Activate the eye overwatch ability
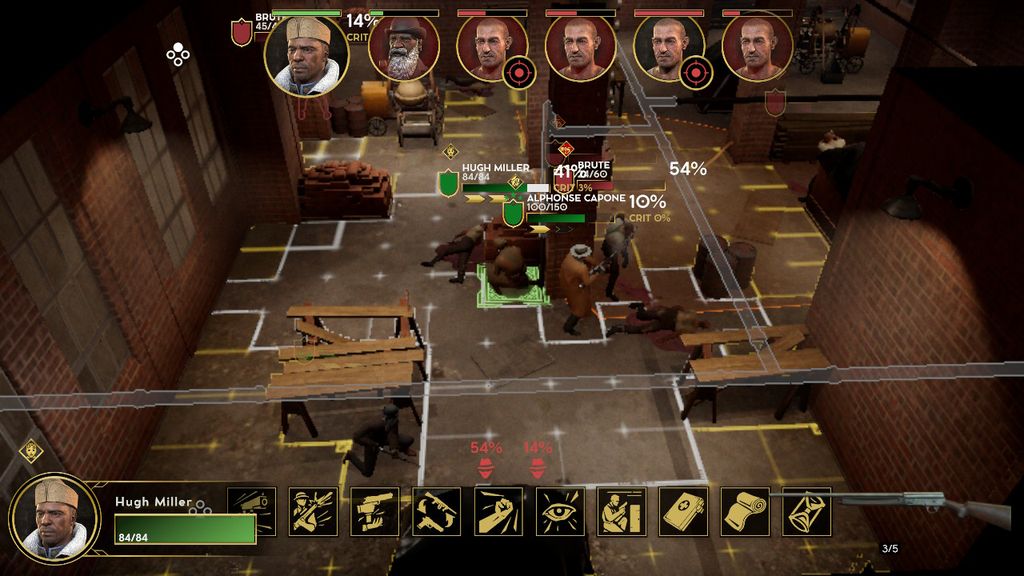 click(x=560, y=511)
